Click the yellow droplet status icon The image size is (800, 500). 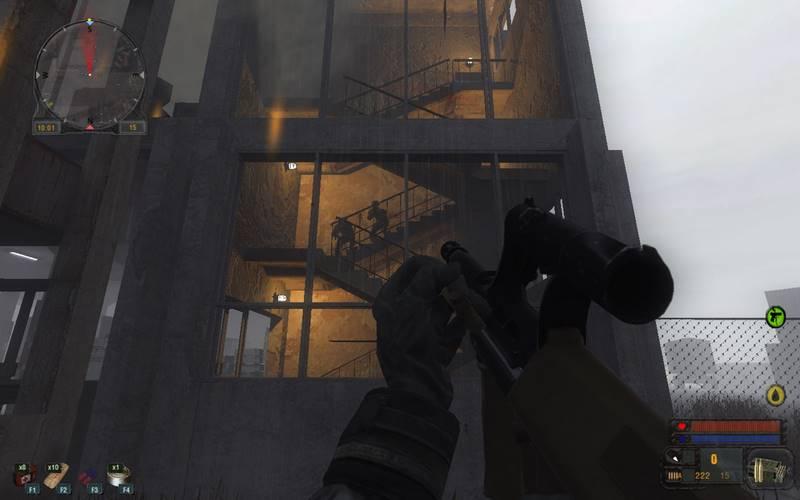pyautogui.click(x=774, y=395)
